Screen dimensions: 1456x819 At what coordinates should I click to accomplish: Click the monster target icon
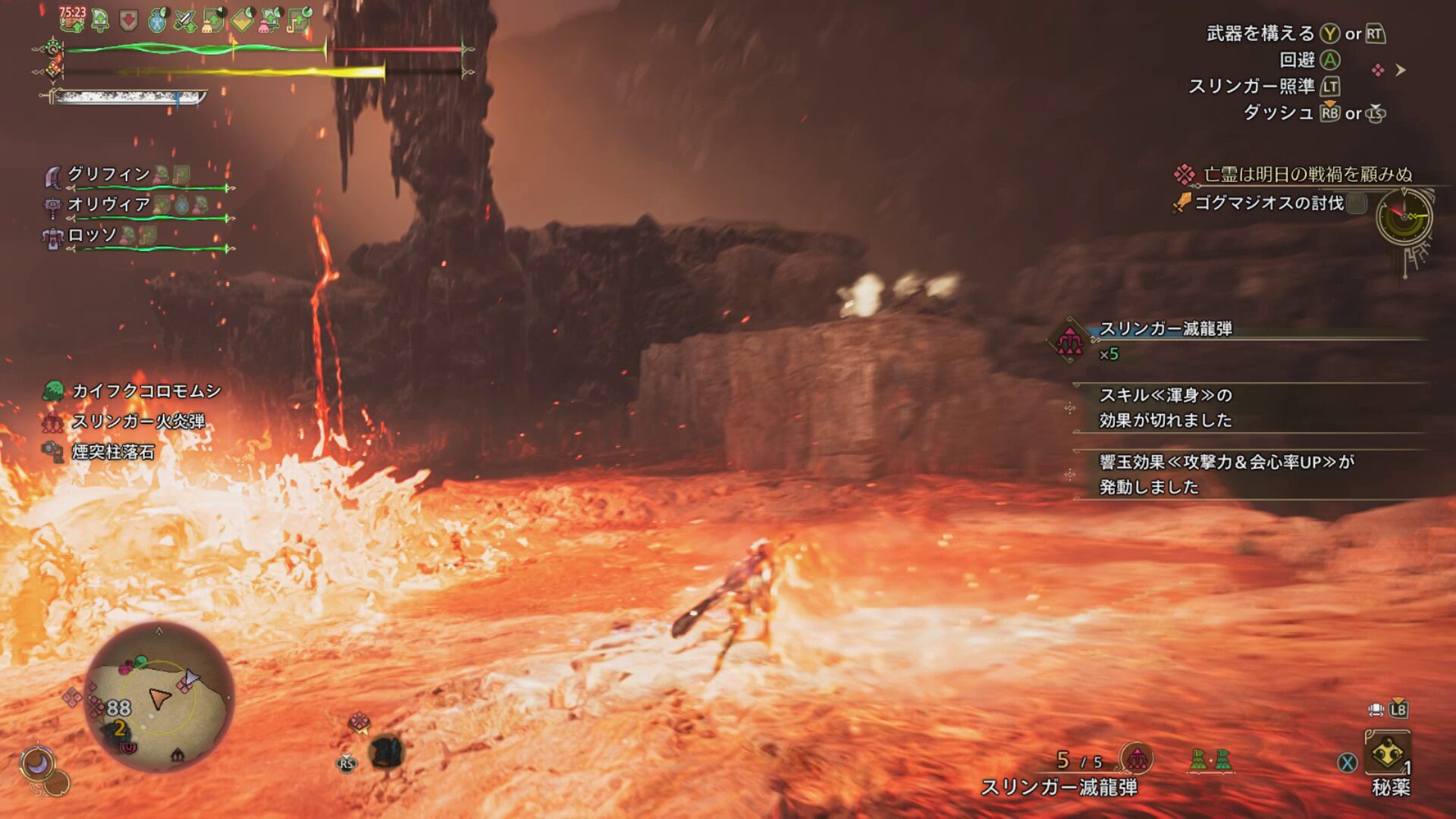[387, 752]
